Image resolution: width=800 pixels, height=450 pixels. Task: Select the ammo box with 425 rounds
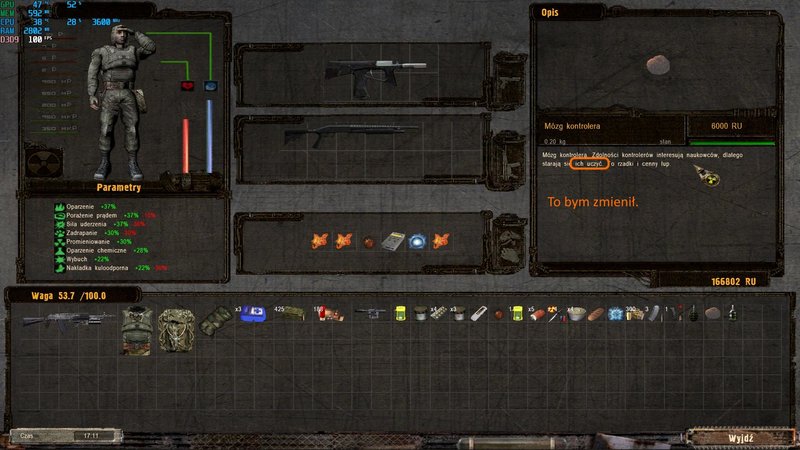[290, 313]
